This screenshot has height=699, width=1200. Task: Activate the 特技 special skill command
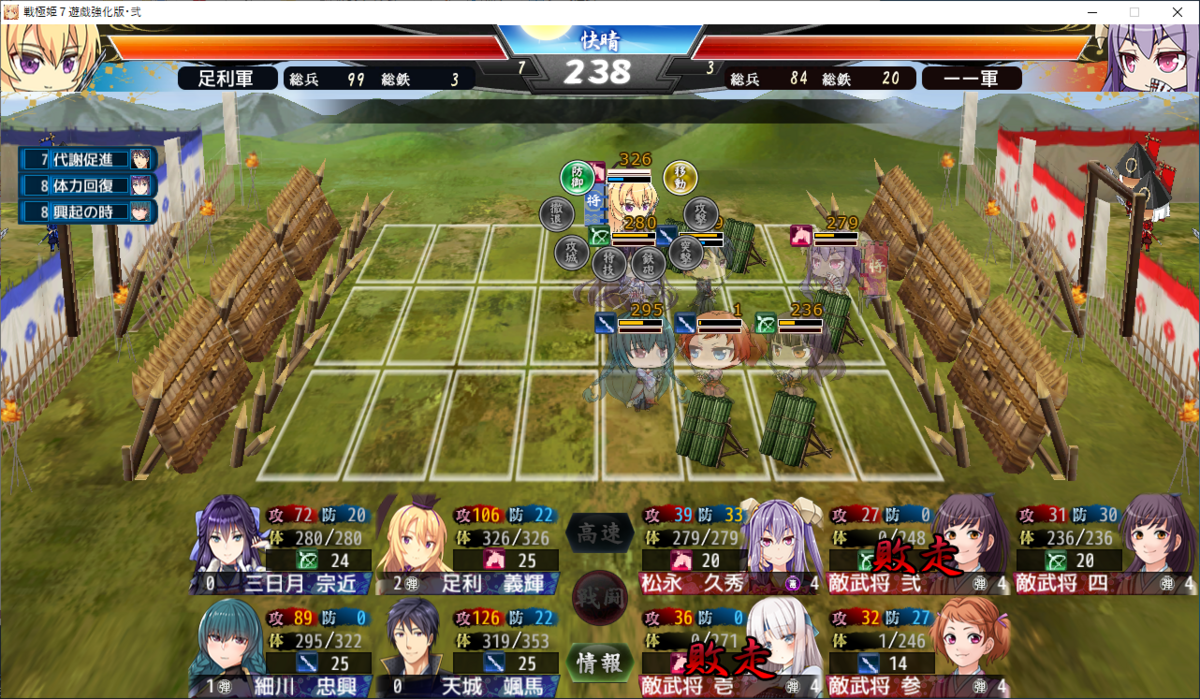[608, 263]
